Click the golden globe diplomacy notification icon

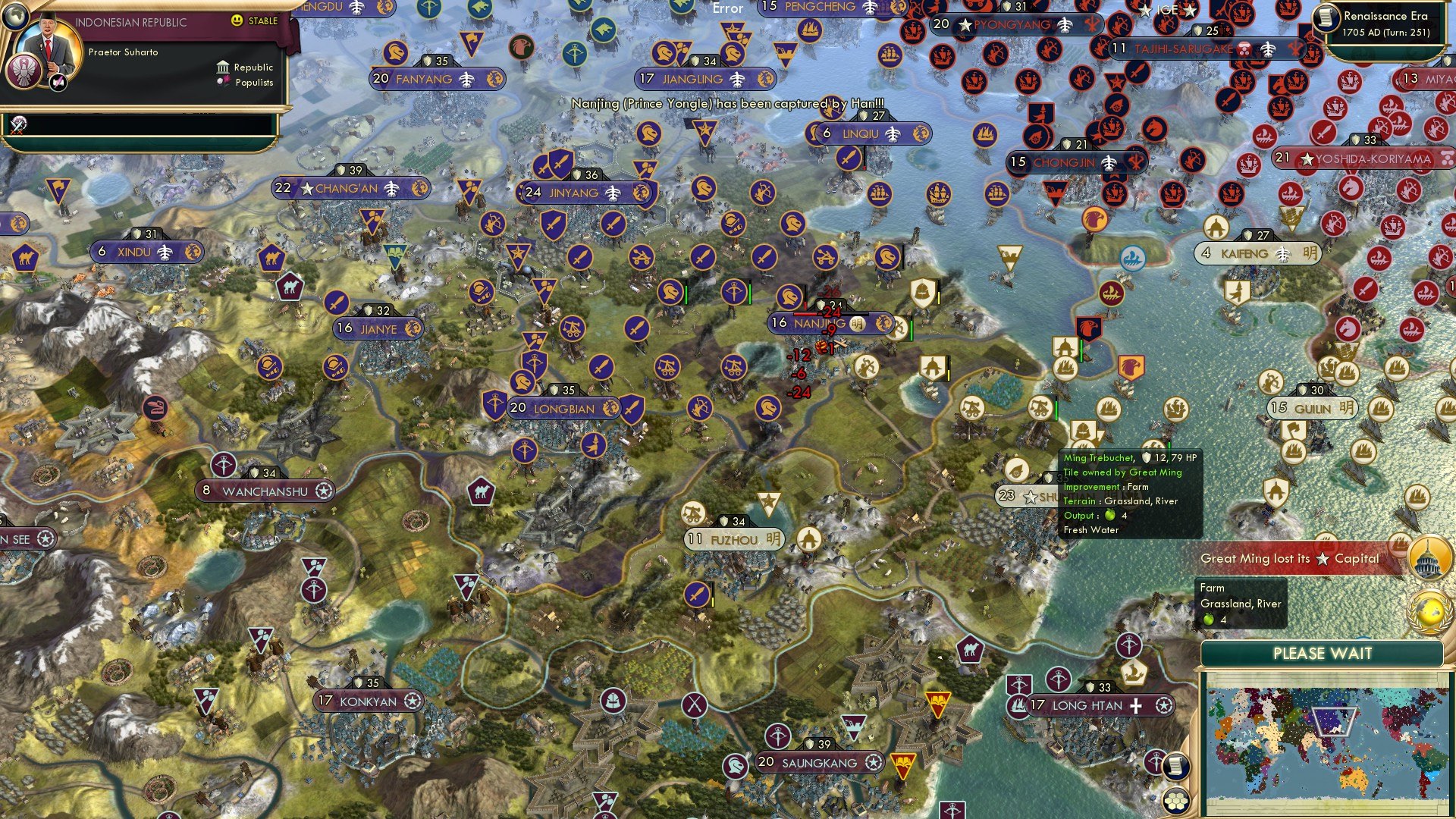click(x=1429, y=611)
